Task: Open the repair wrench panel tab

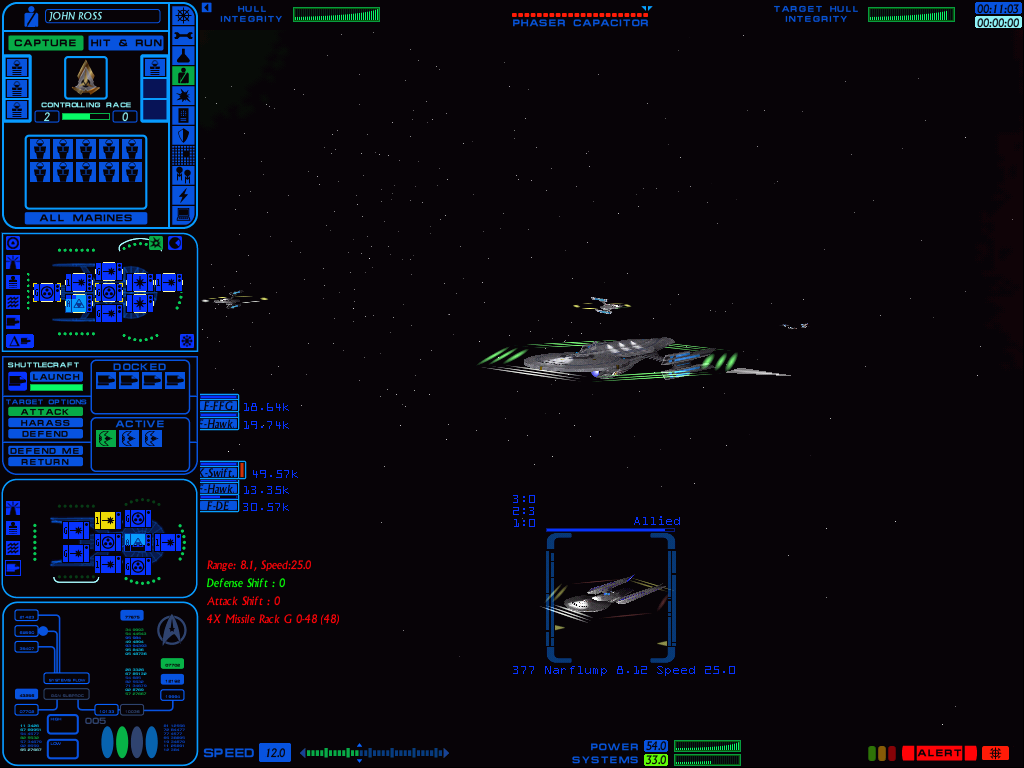Action: 183,35
